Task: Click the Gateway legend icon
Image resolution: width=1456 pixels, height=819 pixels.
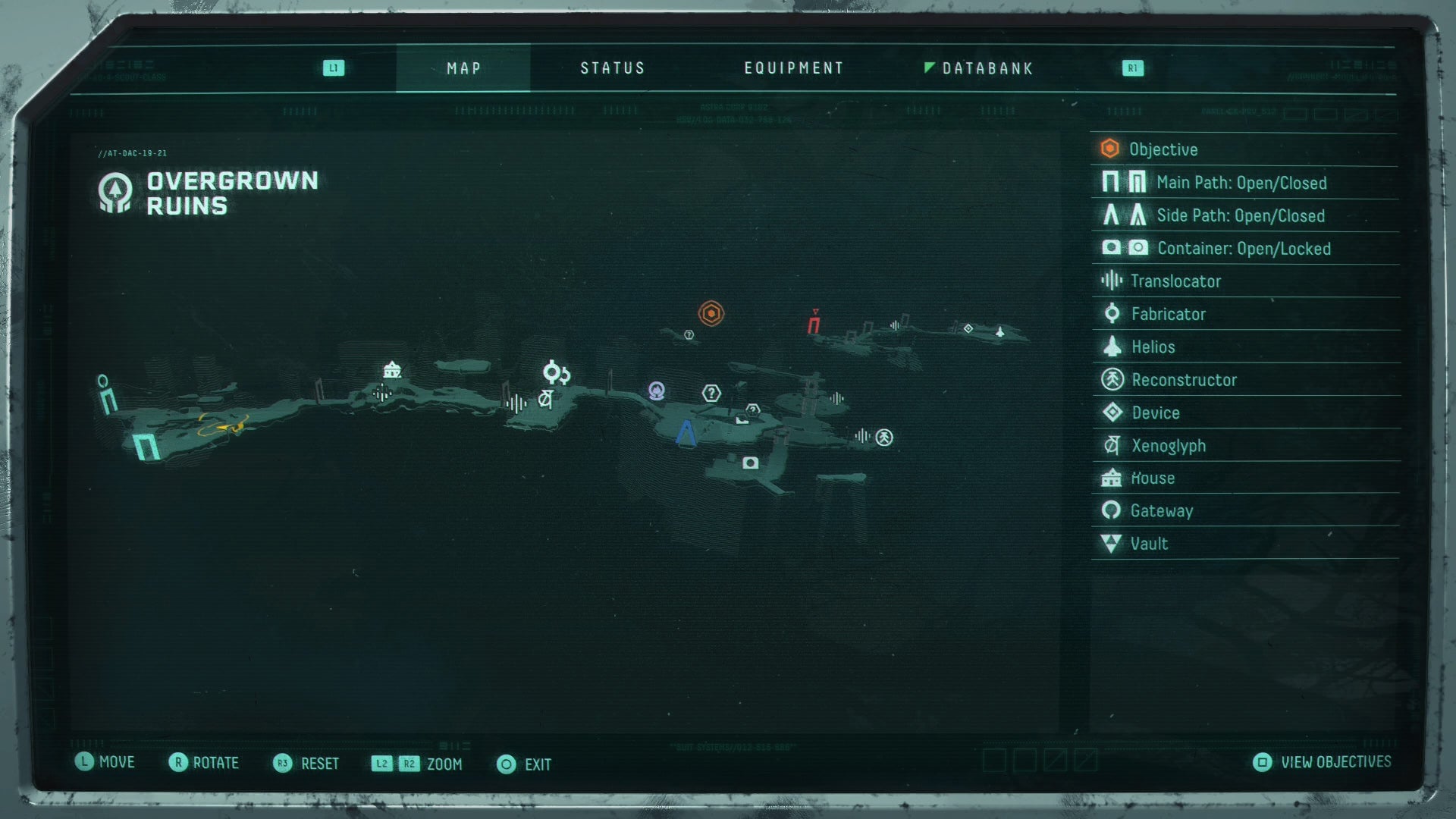Action: click(1112, 510)
